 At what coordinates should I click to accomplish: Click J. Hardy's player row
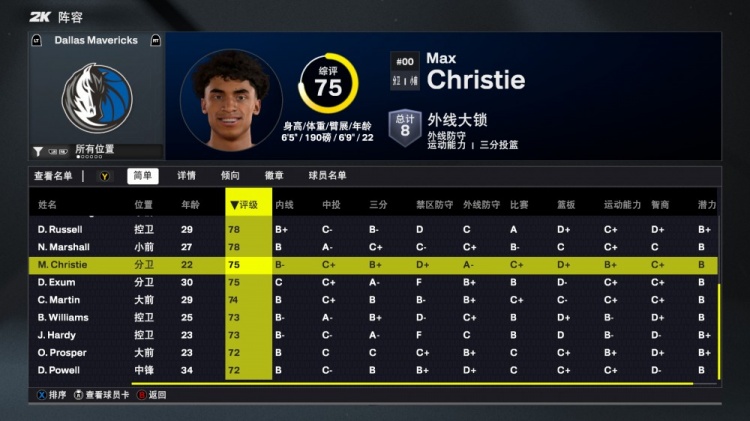tap(57, 335)
